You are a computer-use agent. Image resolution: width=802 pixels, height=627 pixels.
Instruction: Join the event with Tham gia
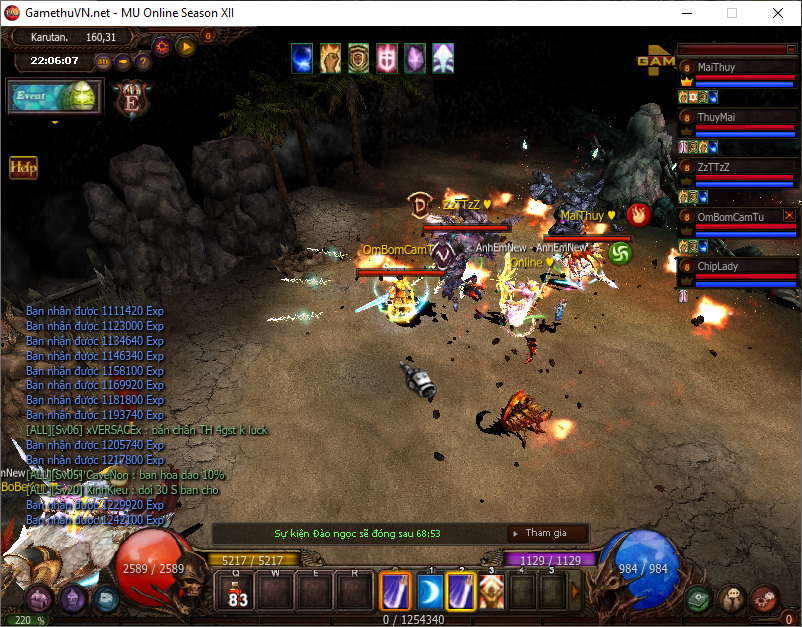point(546,533)
